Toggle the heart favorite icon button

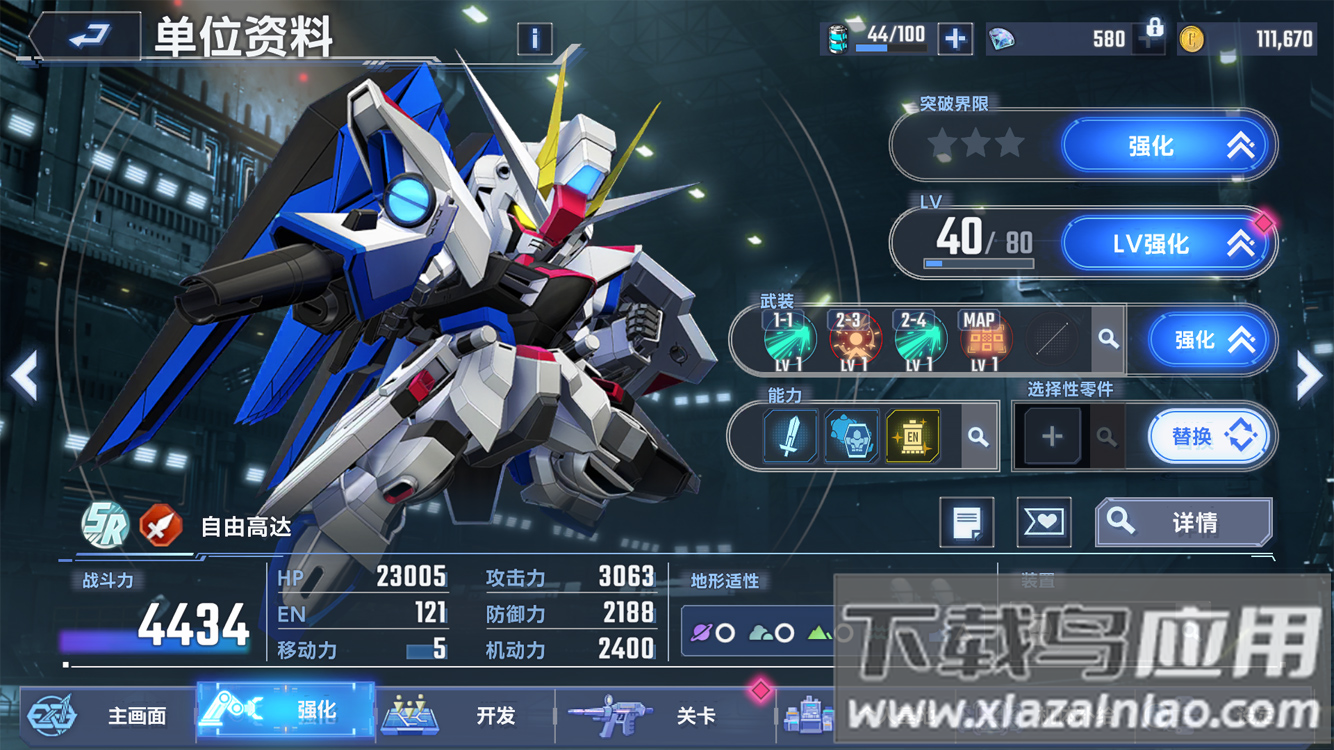pos(1043,522)
